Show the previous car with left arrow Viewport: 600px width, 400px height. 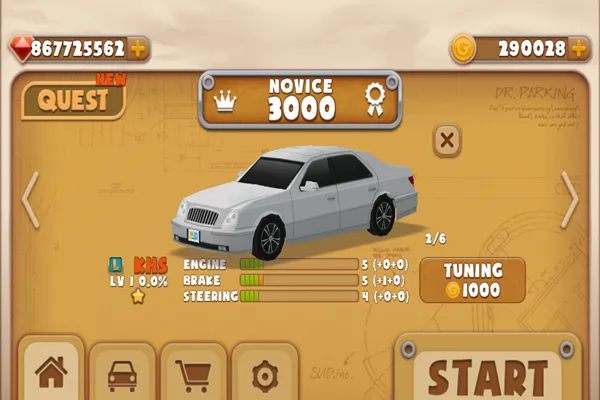click(30, 198)
